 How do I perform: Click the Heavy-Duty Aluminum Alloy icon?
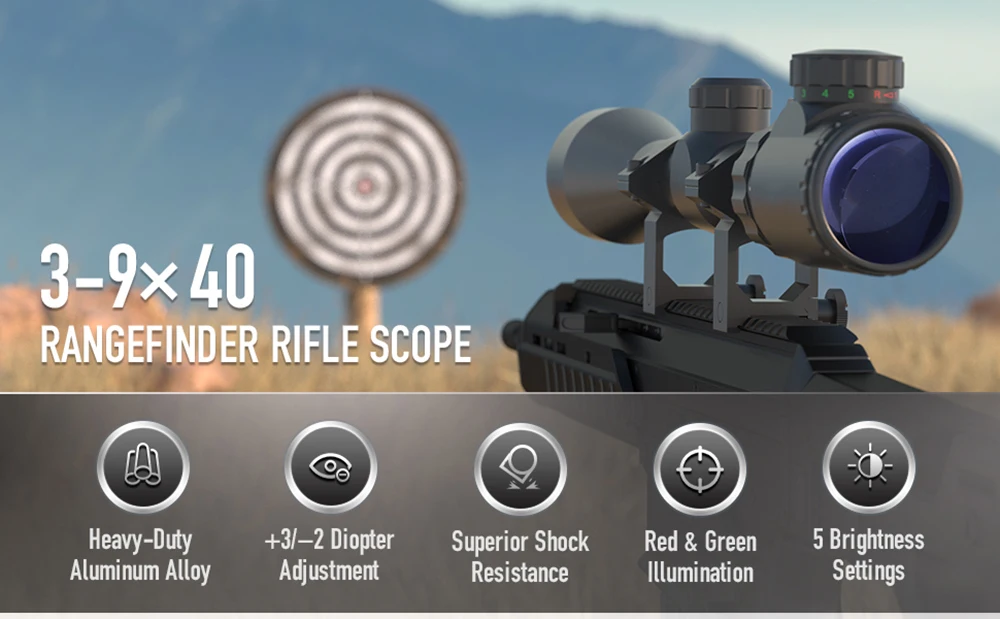143,468
